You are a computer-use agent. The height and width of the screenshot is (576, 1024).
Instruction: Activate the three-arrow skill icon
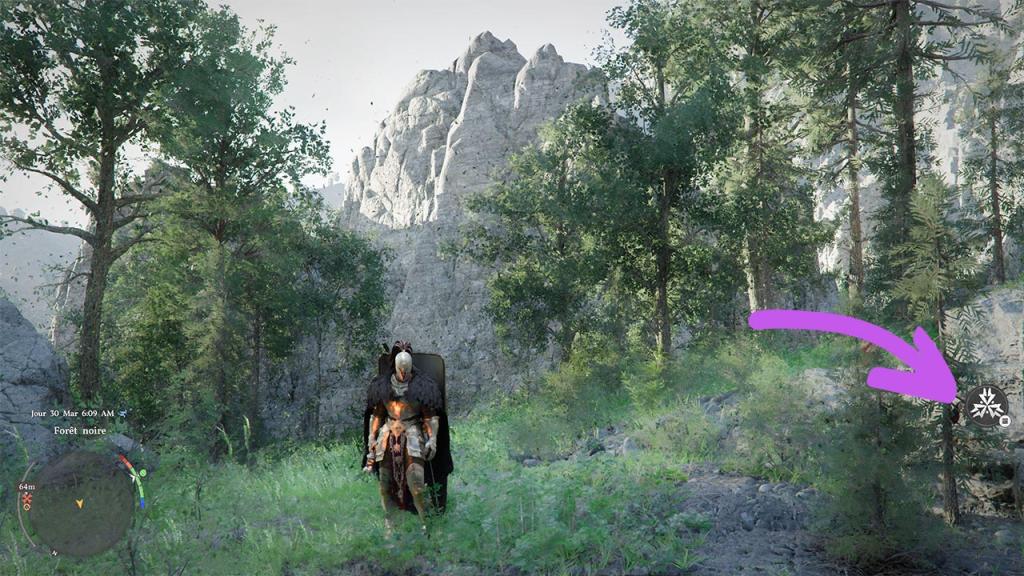tap(986, 406)
